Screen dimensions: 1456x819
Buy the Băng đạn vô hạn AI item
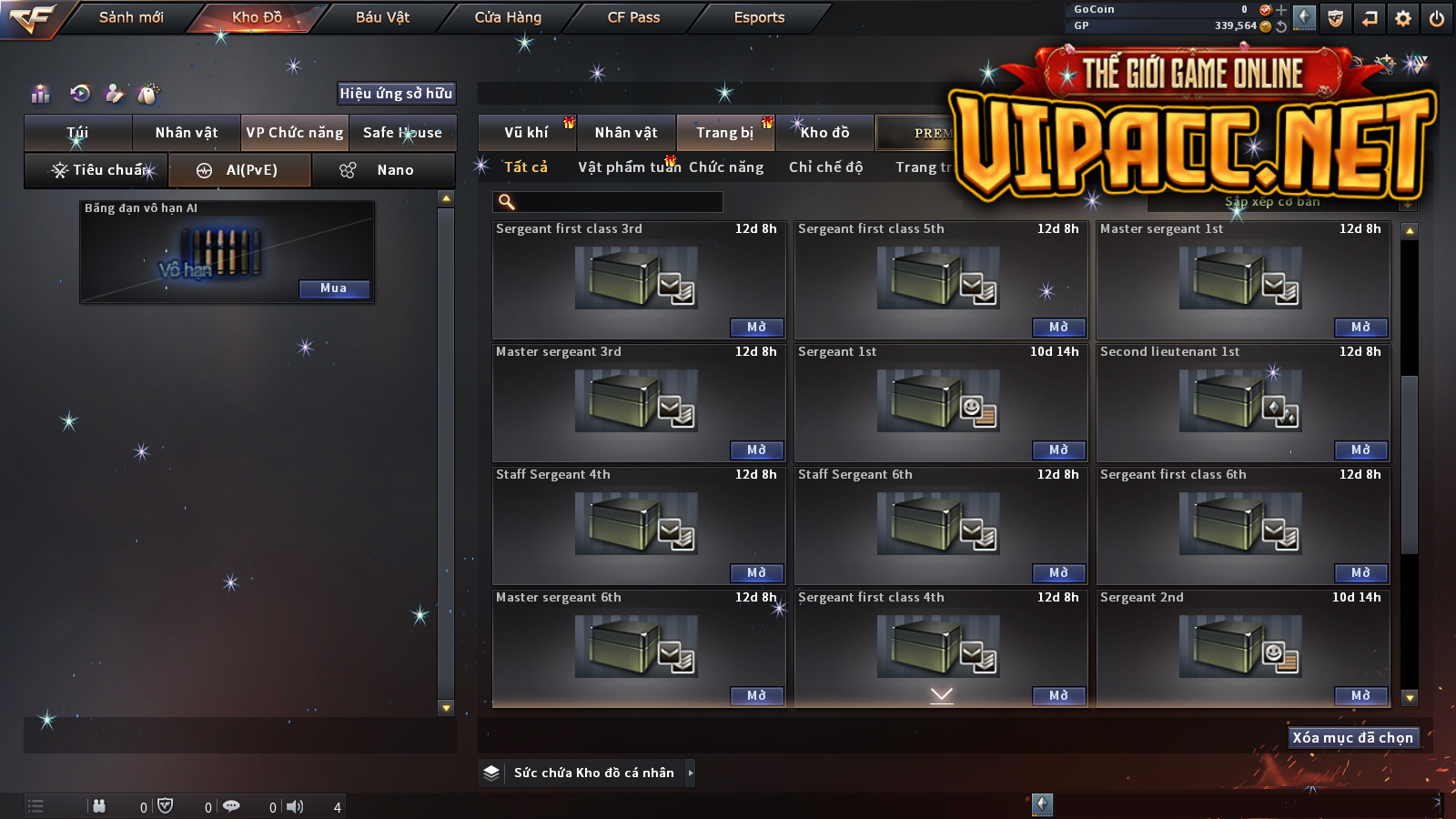click(334, 288)
